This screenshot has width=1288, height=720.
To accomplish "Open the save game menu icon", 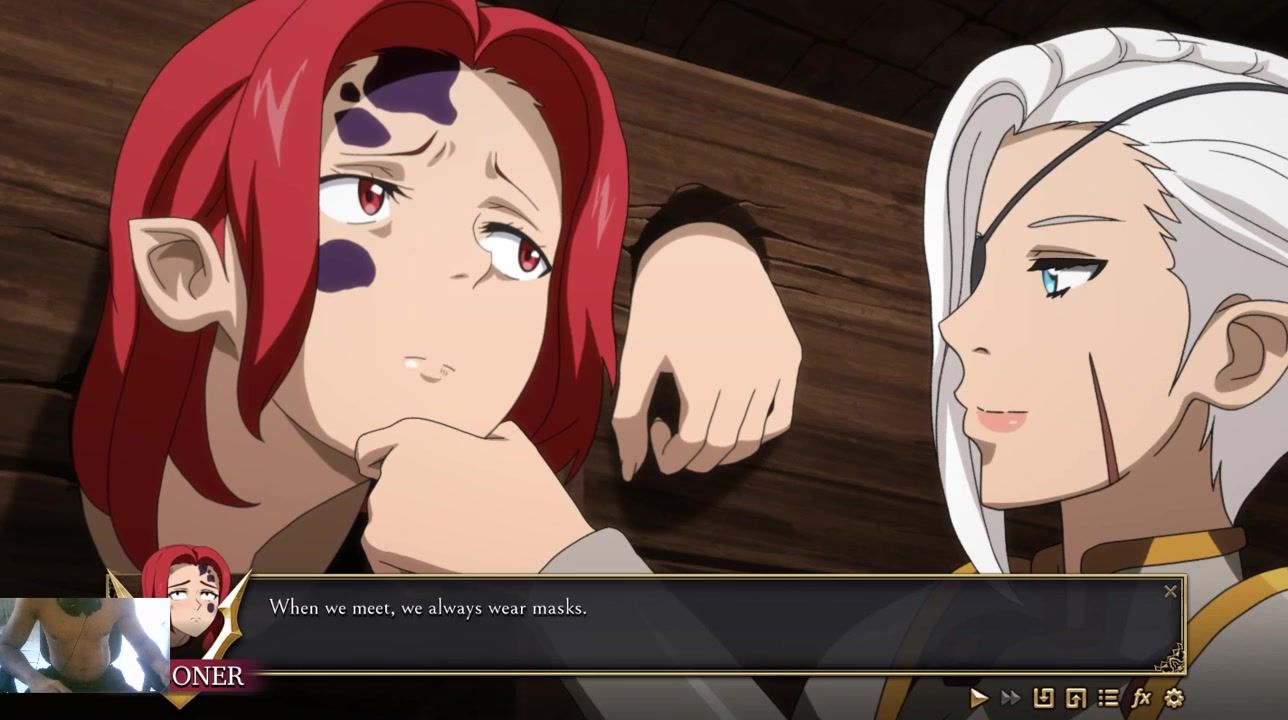I will coord(1043,698).
